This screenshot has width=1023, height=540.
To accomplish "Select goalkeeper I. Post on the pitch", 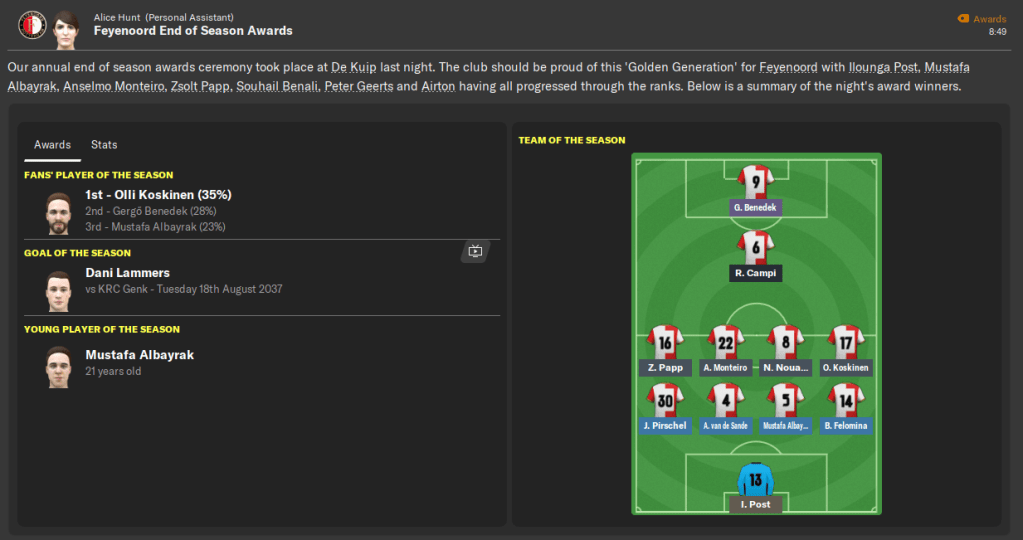I will tap(755, 480).
